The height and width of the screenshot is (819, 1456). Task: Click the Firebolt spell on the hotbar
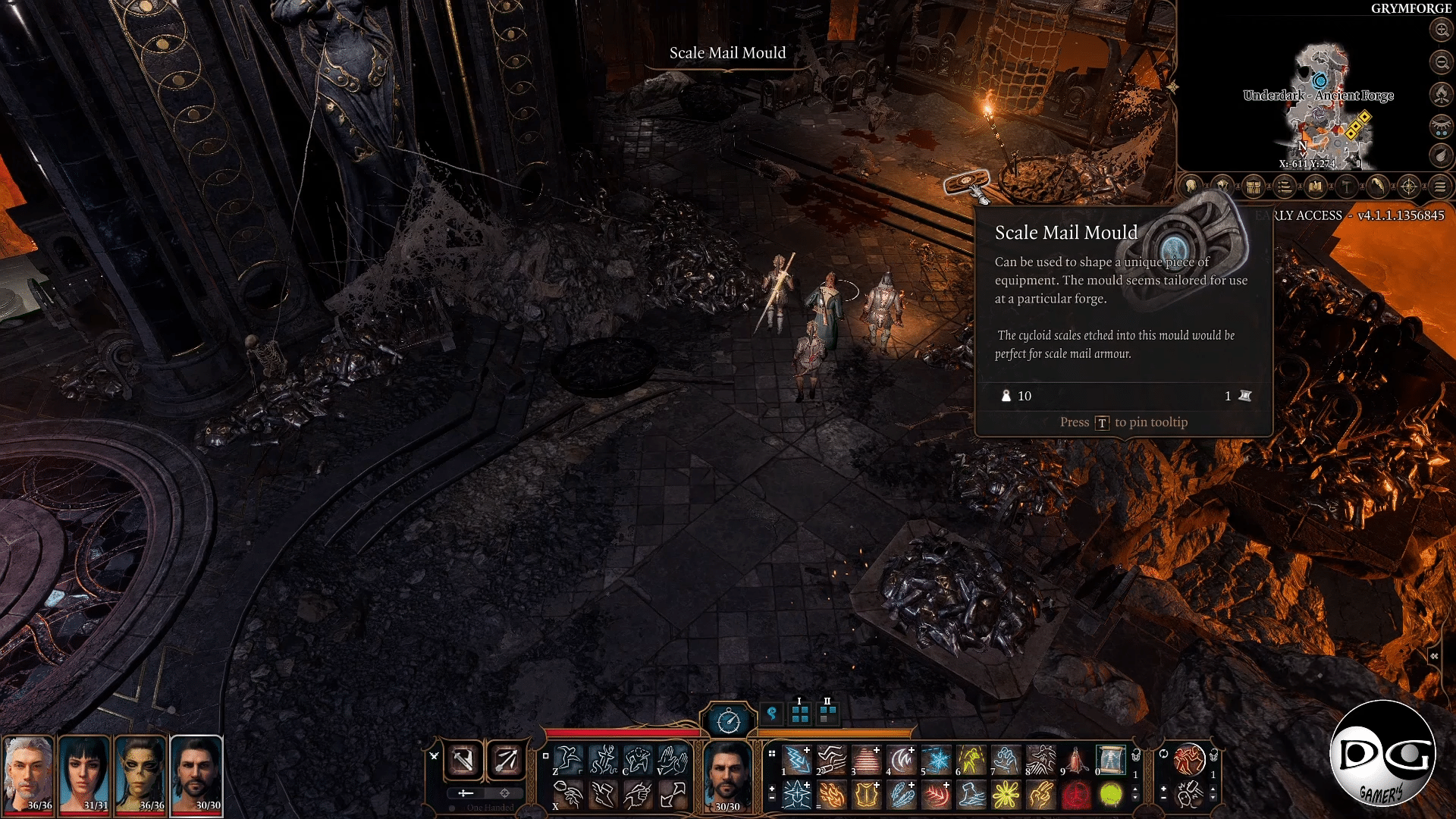pos(832,796)
